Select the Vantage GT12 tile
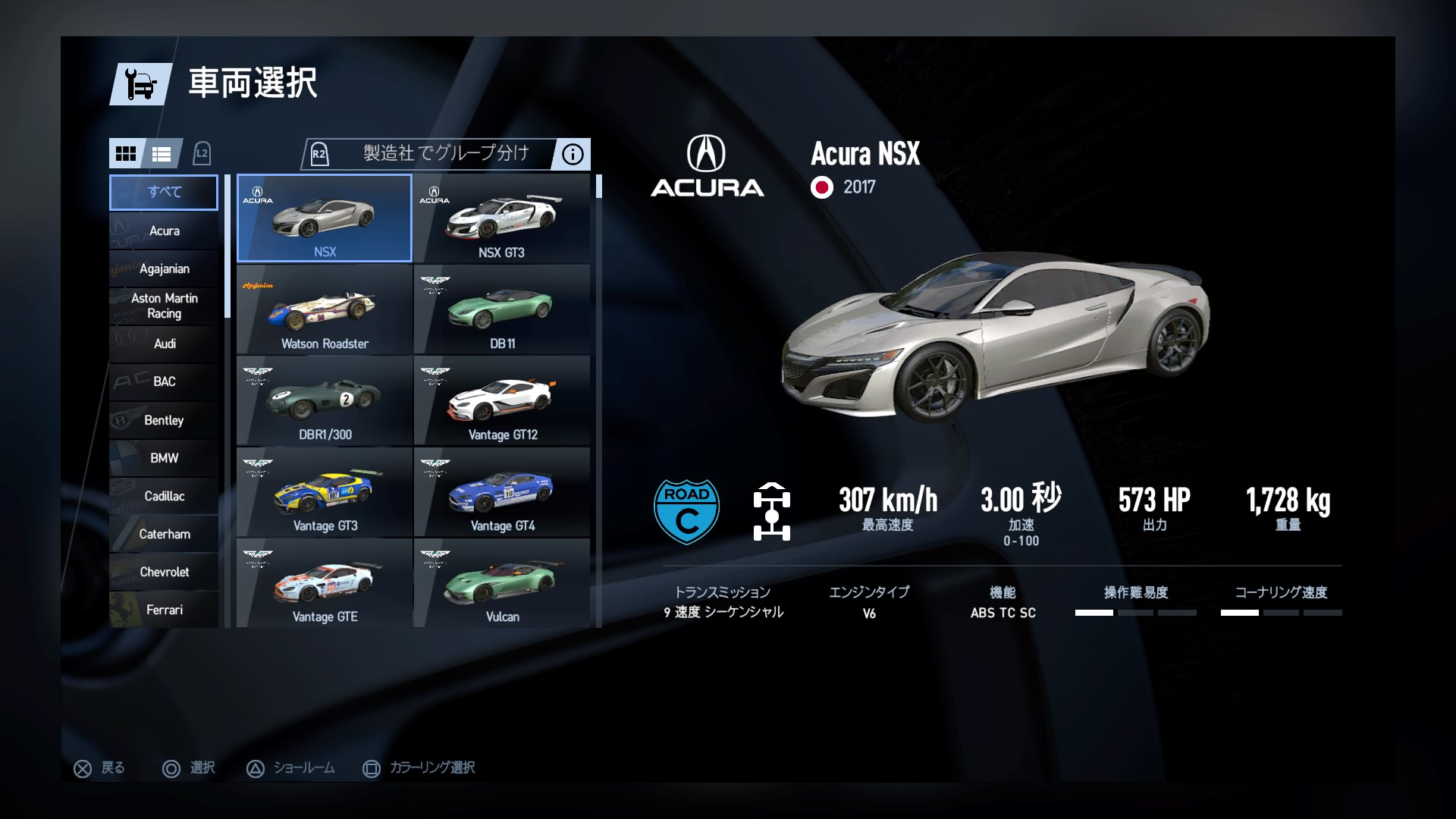Screen dimensions: 1456x819 coord(501,400)
